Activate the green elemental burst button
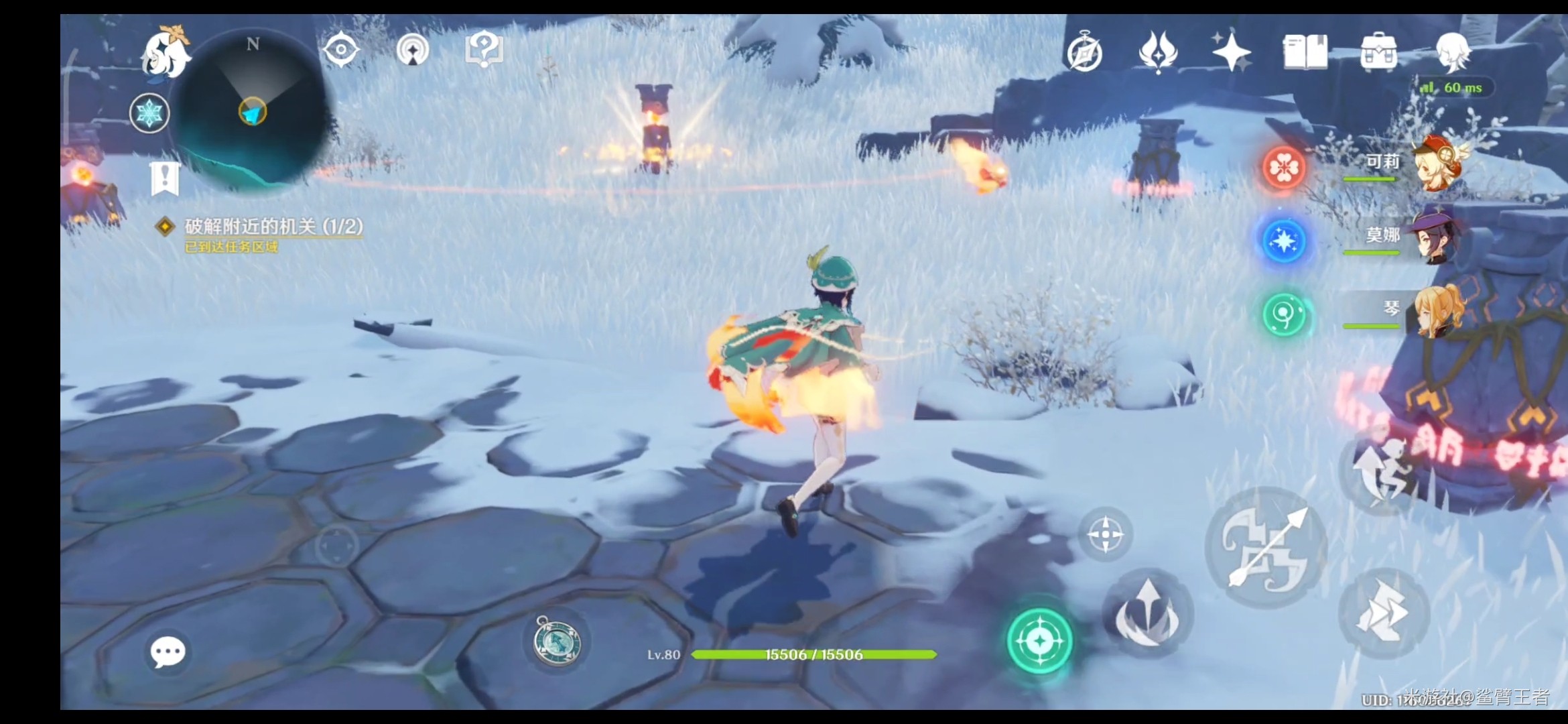This screenshot has width=1568, height=724. coord(1039,641)
